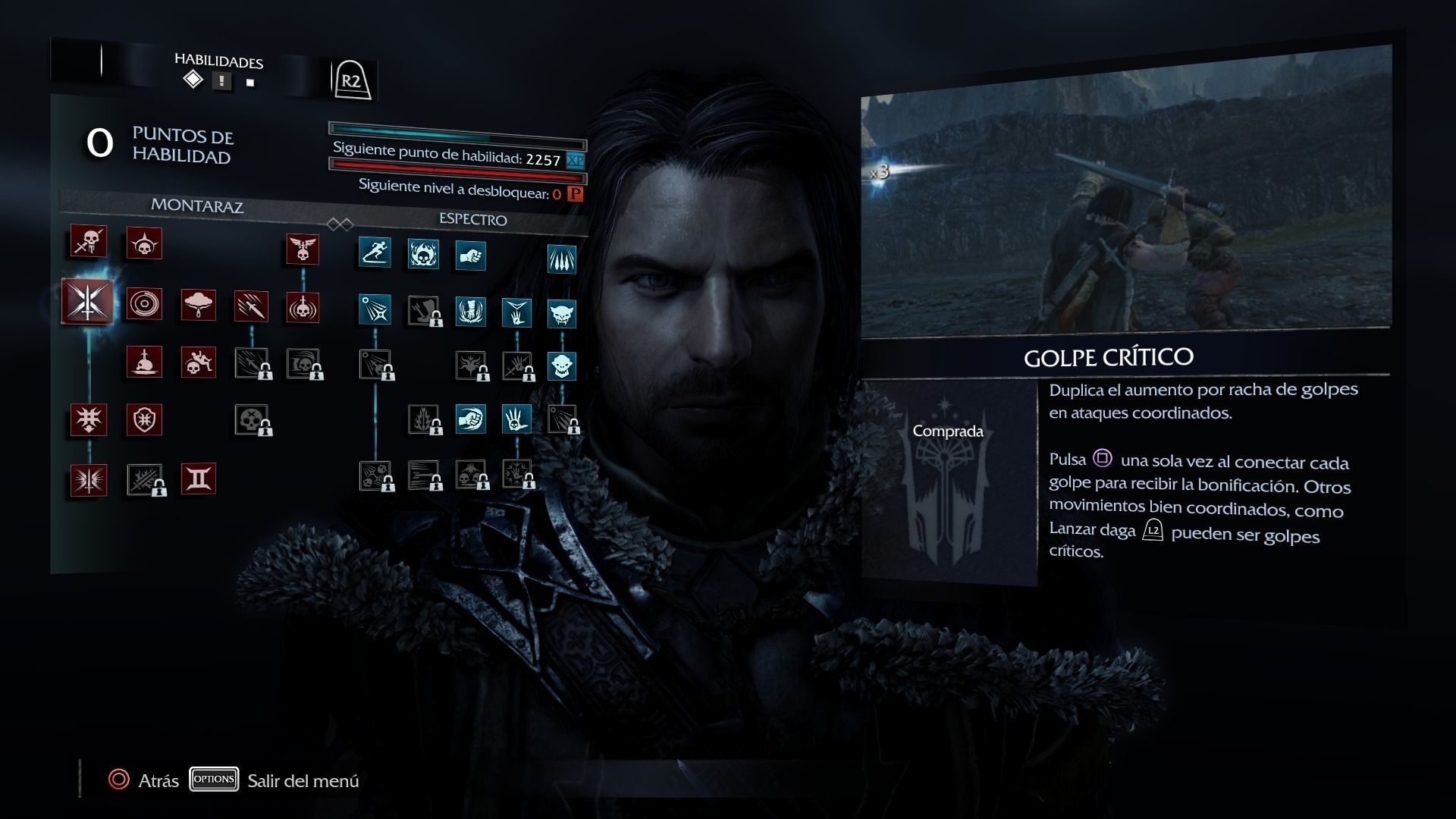Select the Gemini twin-pillars skill icon

pyautogui.click(x=198, y=479)
